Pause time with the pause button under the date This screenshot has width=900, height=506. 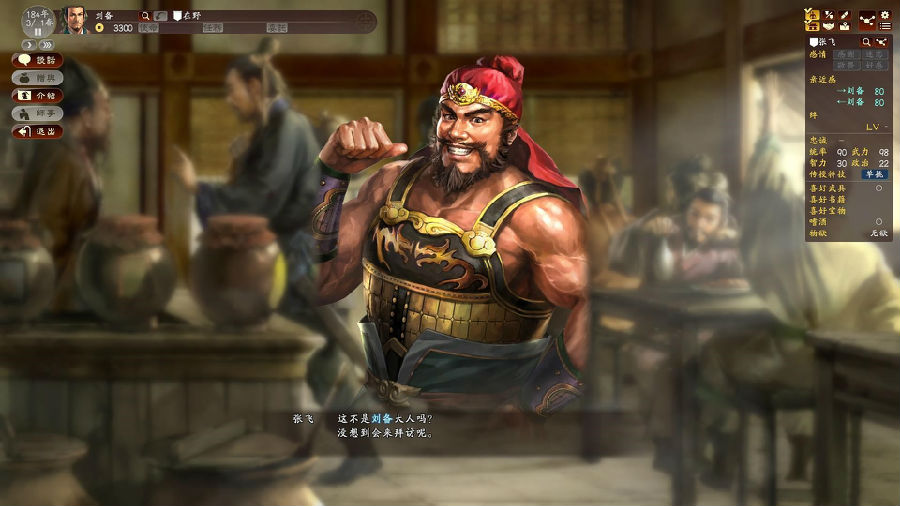(x=38, y=31)
